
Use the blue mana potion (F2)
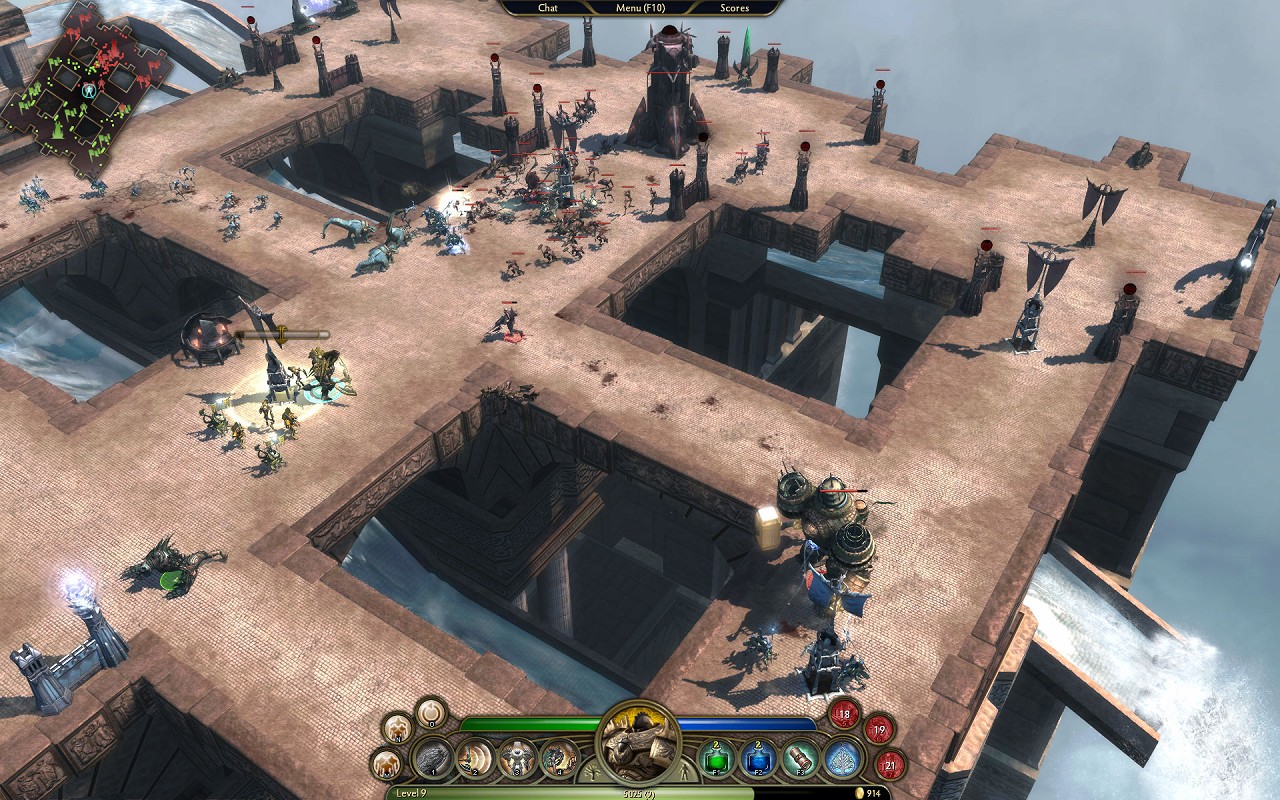759,758
